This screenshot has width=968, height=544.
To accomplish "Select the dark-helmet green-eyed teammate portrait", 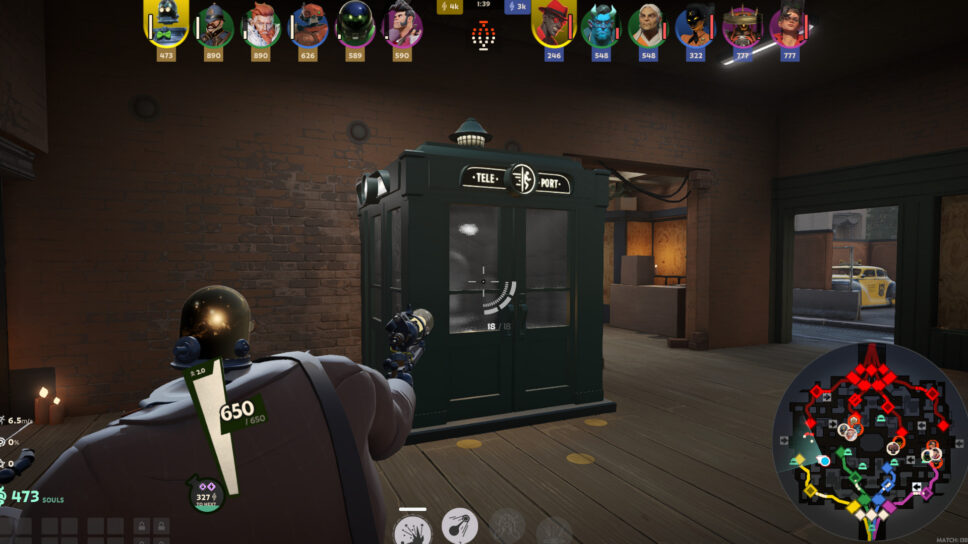I will coord(355,26).
